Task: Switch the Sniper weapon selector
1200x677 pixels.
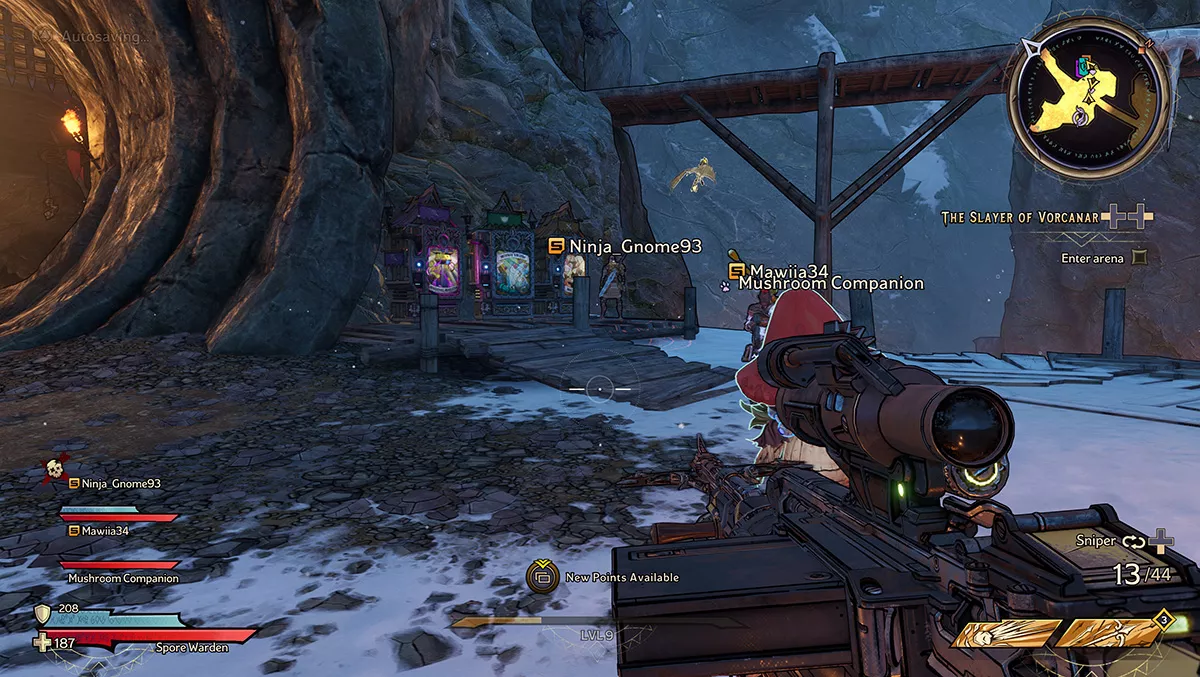Action: point(1132,541)
